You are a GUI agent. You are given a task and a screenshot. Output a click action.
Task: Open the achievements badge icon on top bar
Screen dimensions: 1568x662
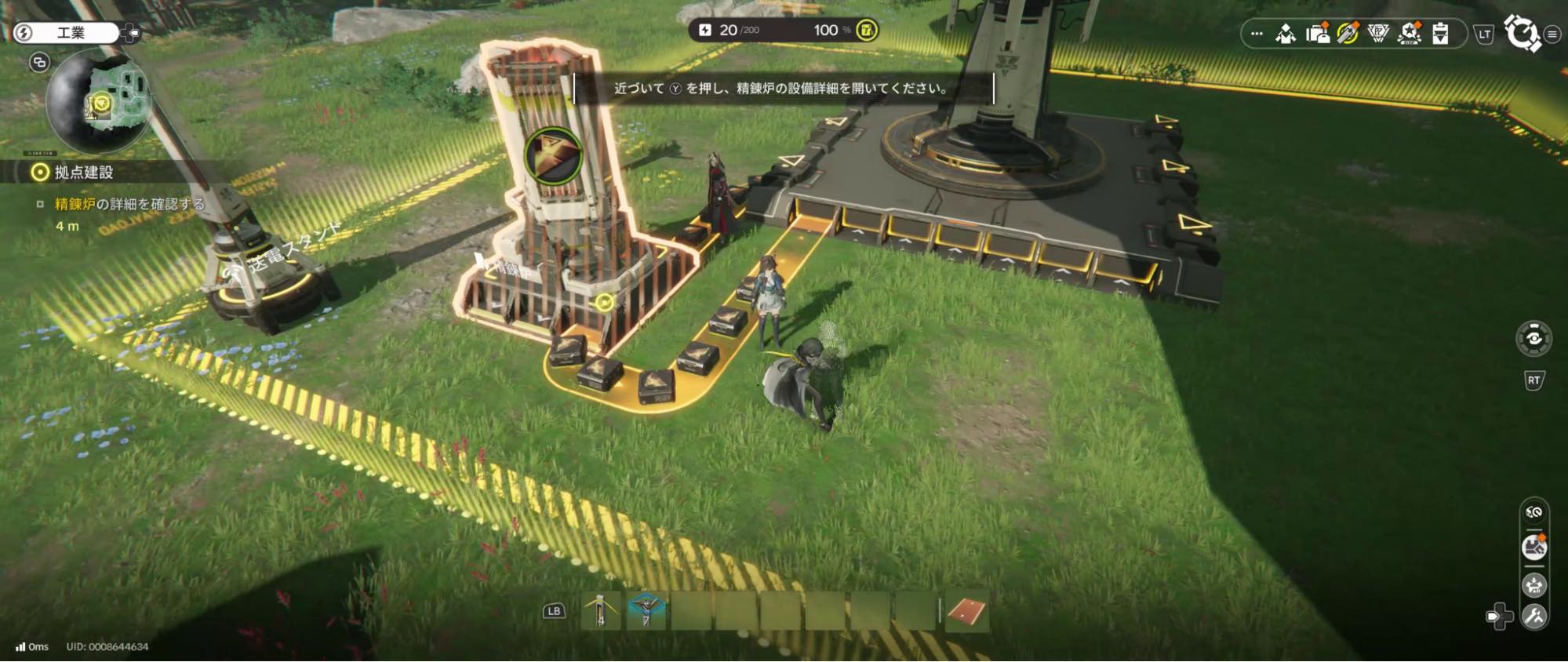click(1378, 34)
